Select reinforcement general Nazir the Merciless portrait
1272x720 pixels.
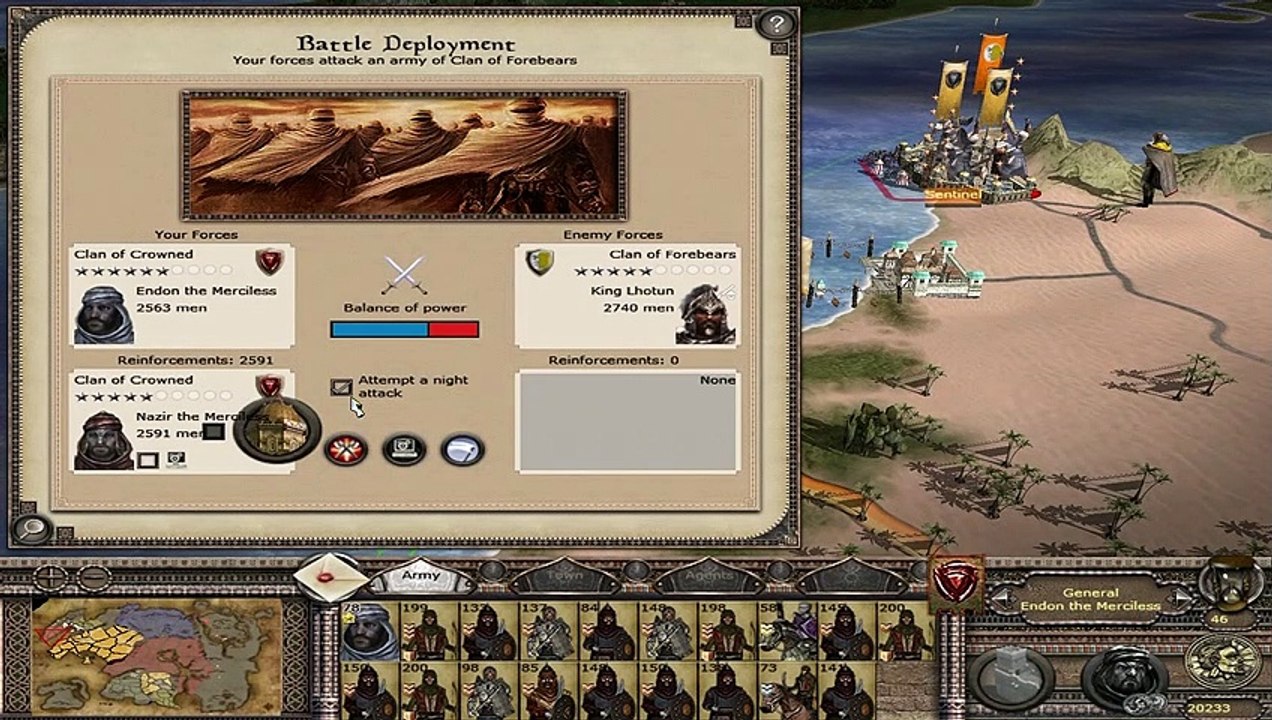pyautogui.click(x=103, y=439)
